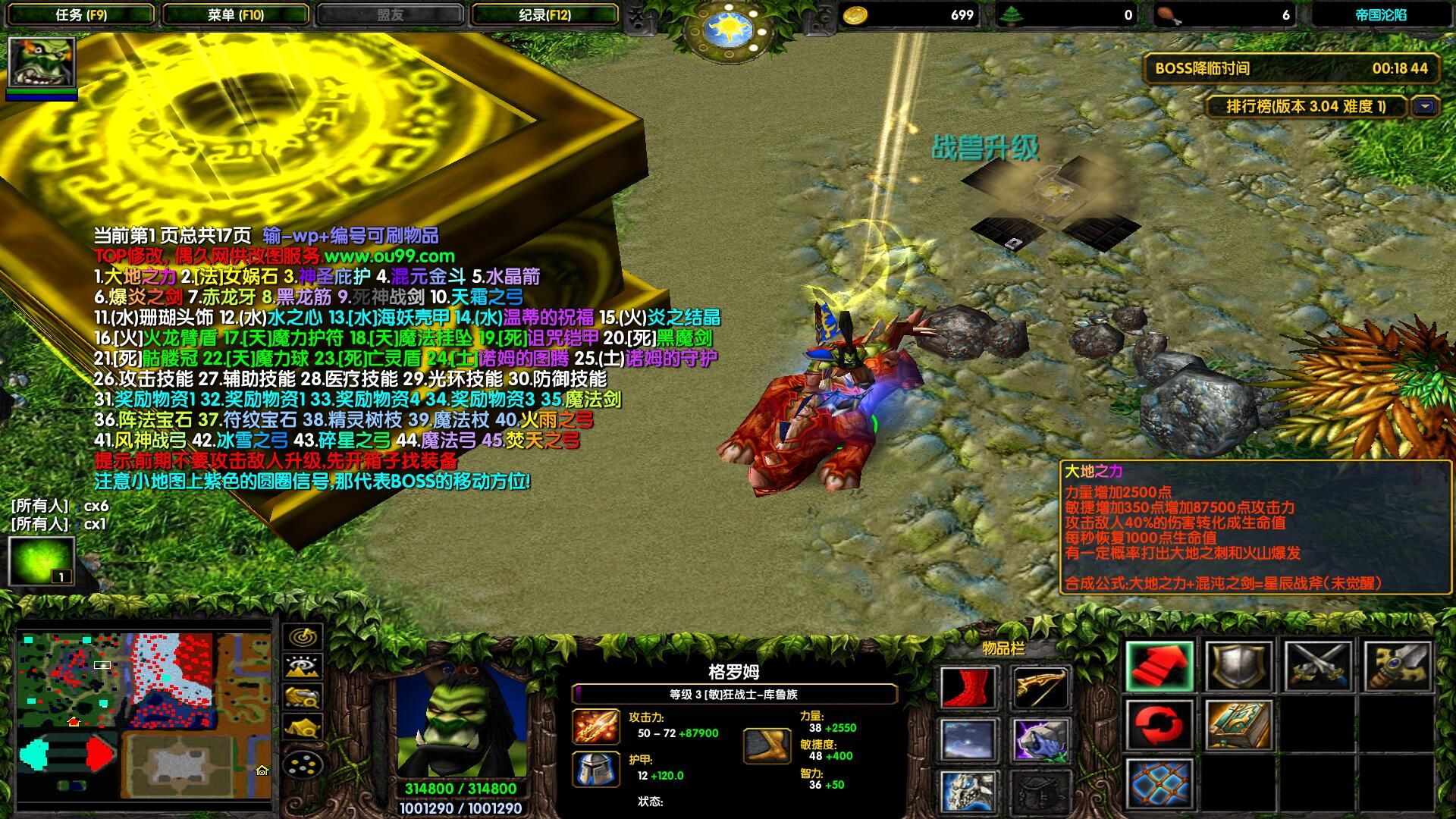Select the red boots inventory item
This screenshot has width=1456, height=819.
(968, 687)
